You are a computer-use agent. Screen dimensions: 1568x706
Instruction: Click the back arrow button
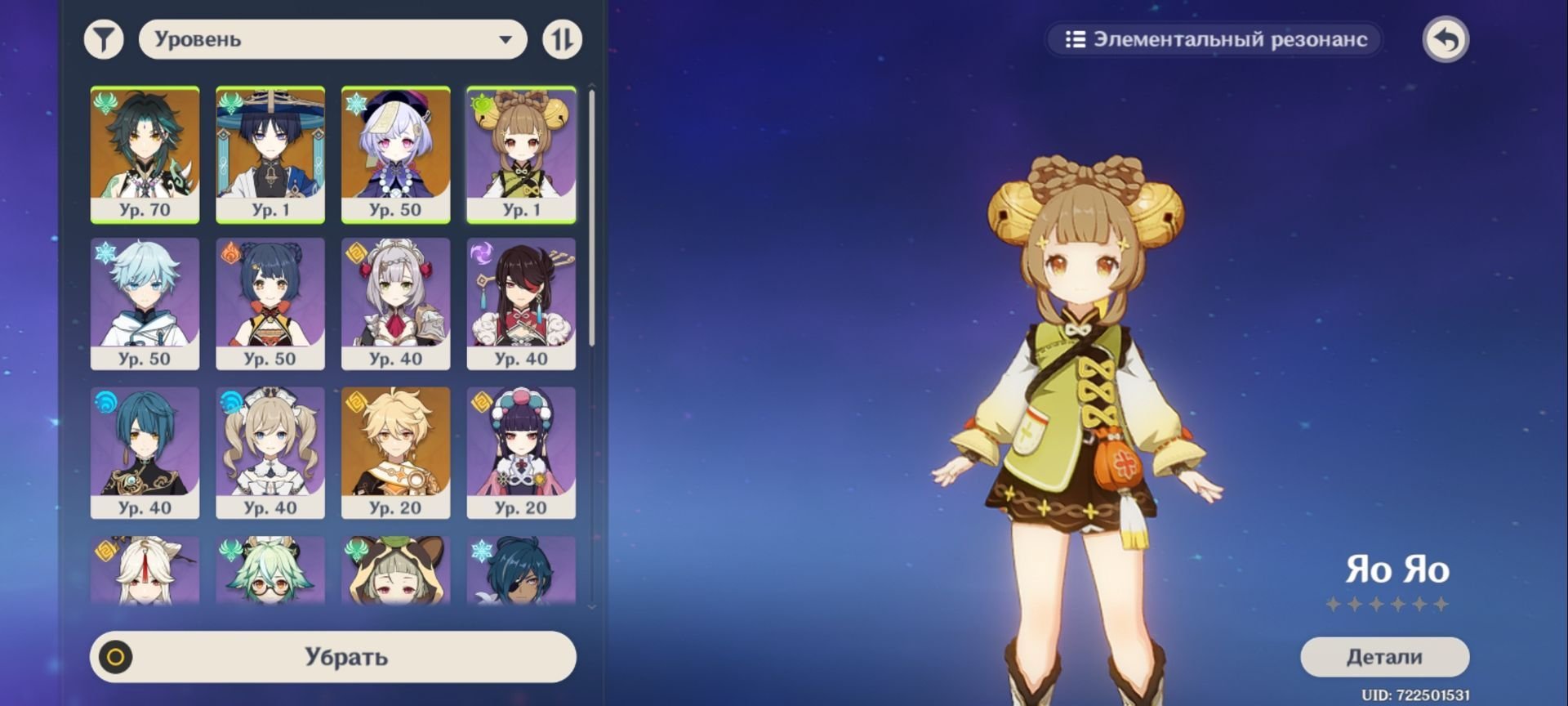pos(1445,39)
